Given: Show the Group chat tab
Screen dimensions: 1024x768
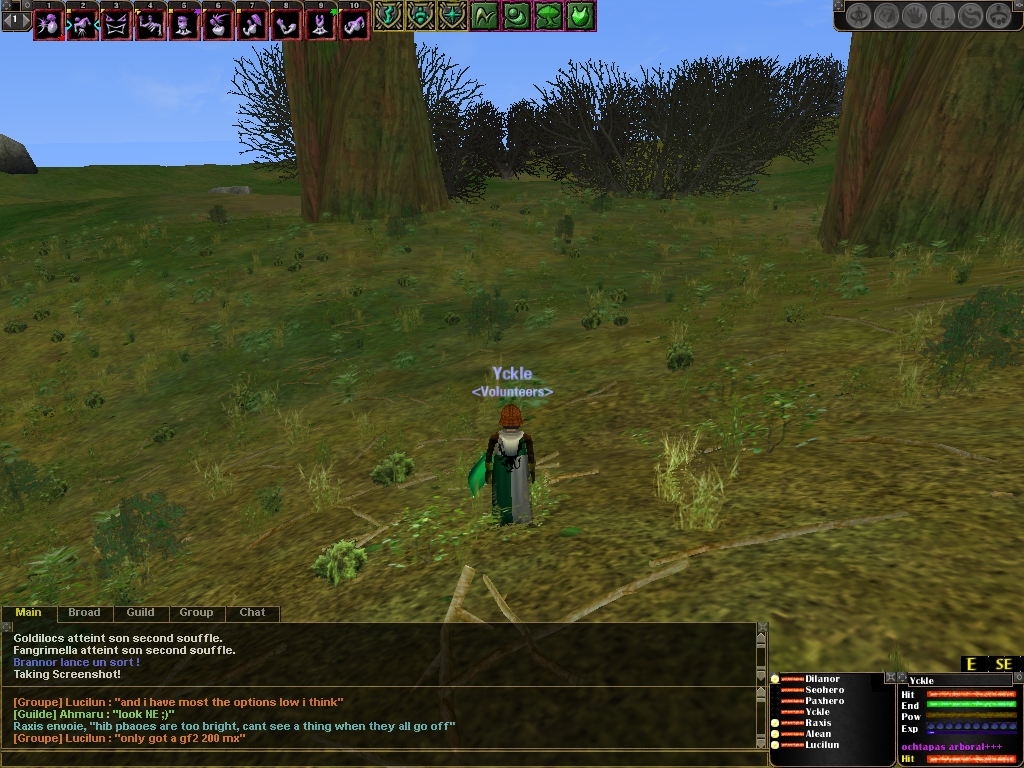Looking at the screenshot, I should 196,613.
